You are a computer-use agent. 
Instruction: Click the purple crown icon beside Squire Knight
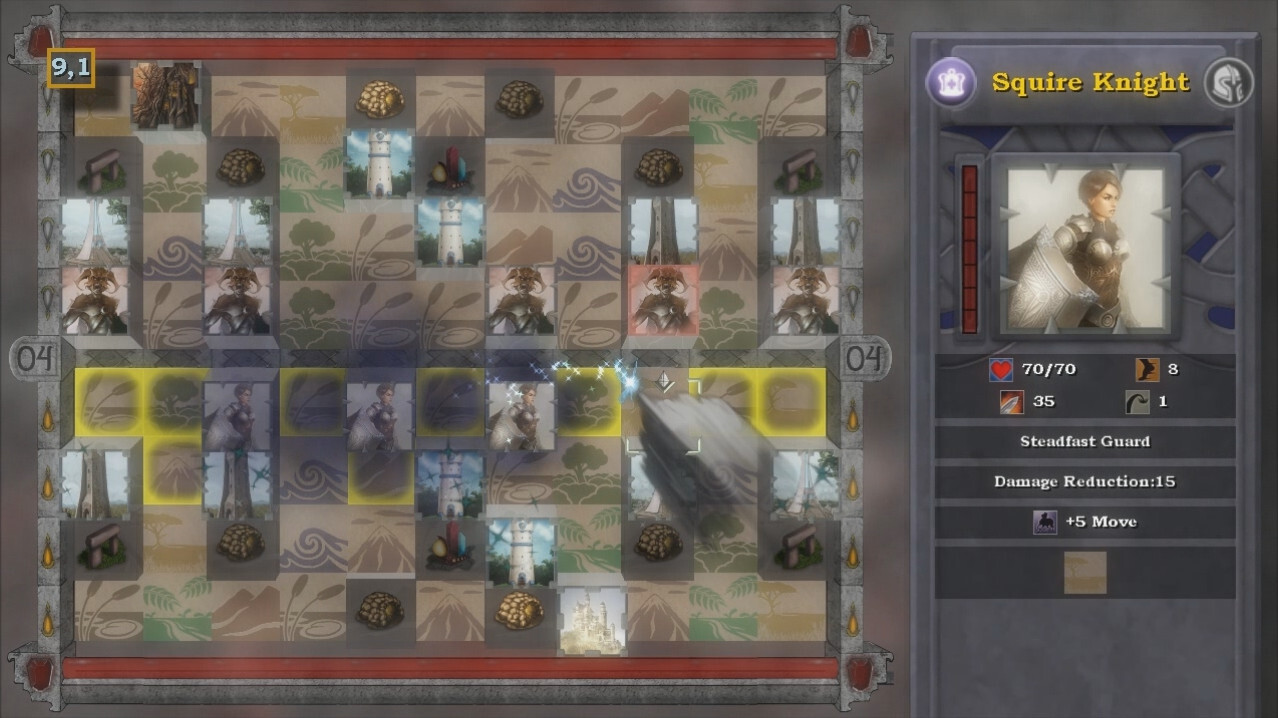tap(949, 82)
